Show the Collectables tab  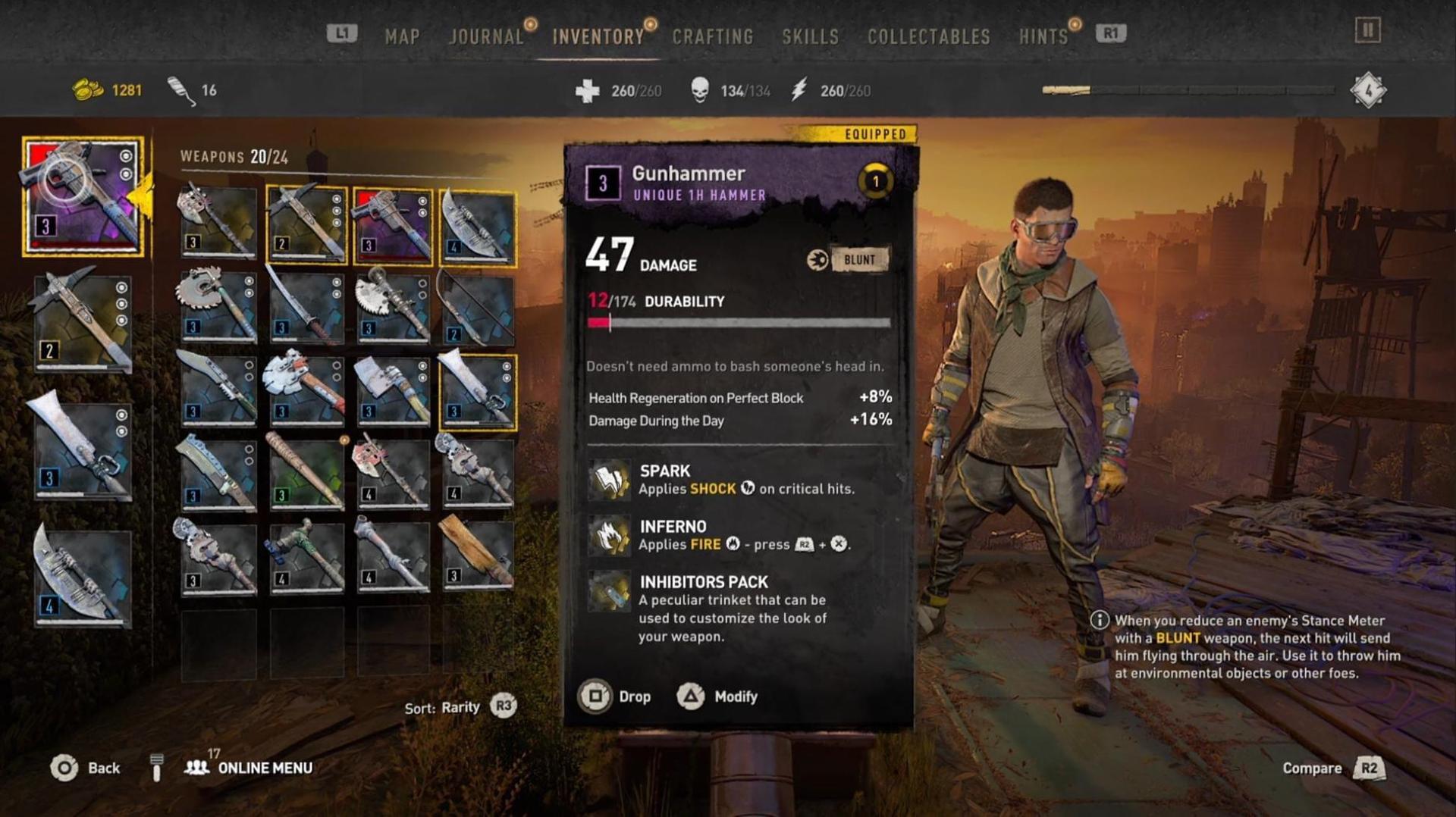[x=928, y=36]
